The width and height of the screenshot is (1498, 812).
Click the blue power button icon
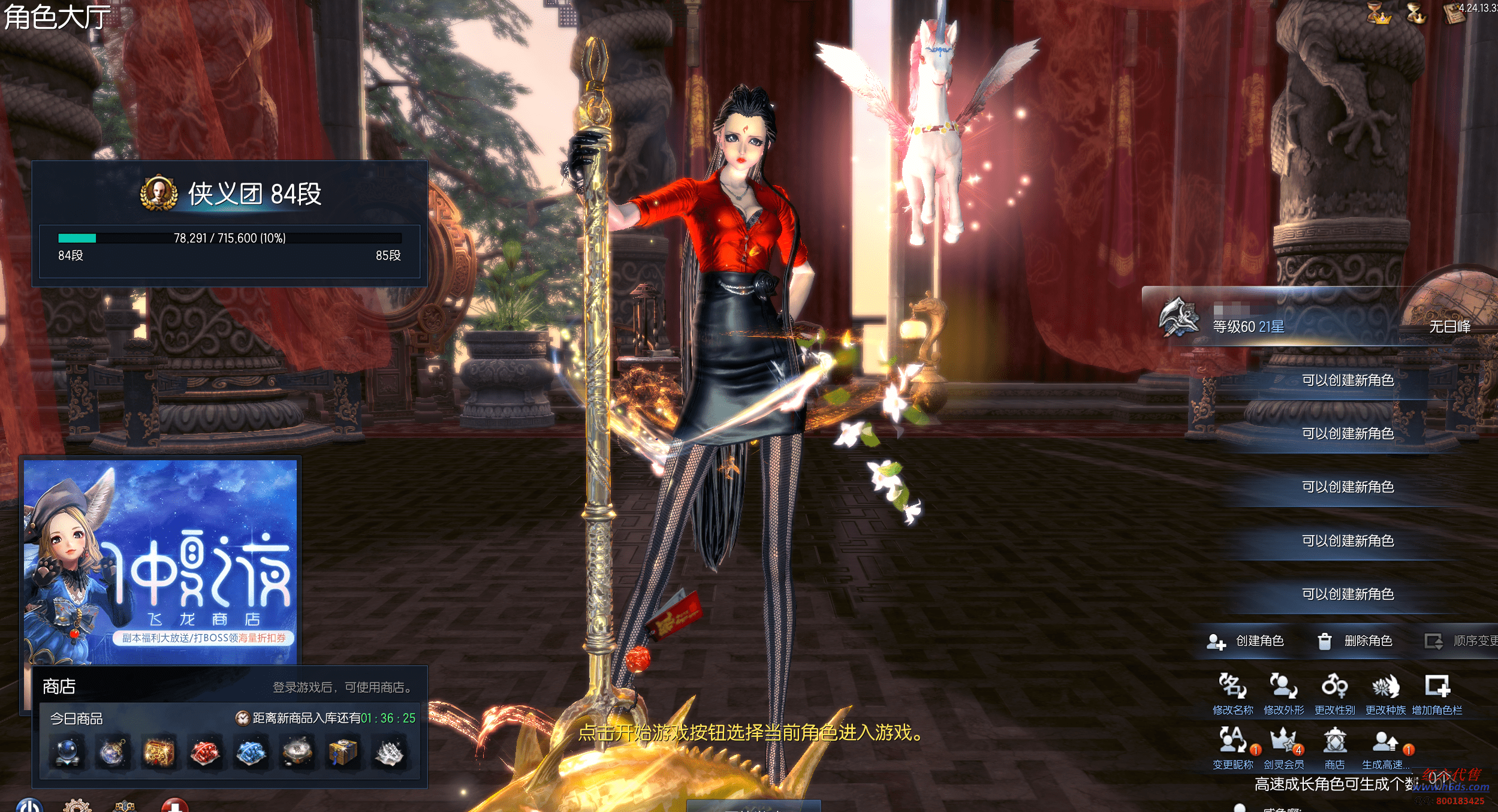coord(29,805)
